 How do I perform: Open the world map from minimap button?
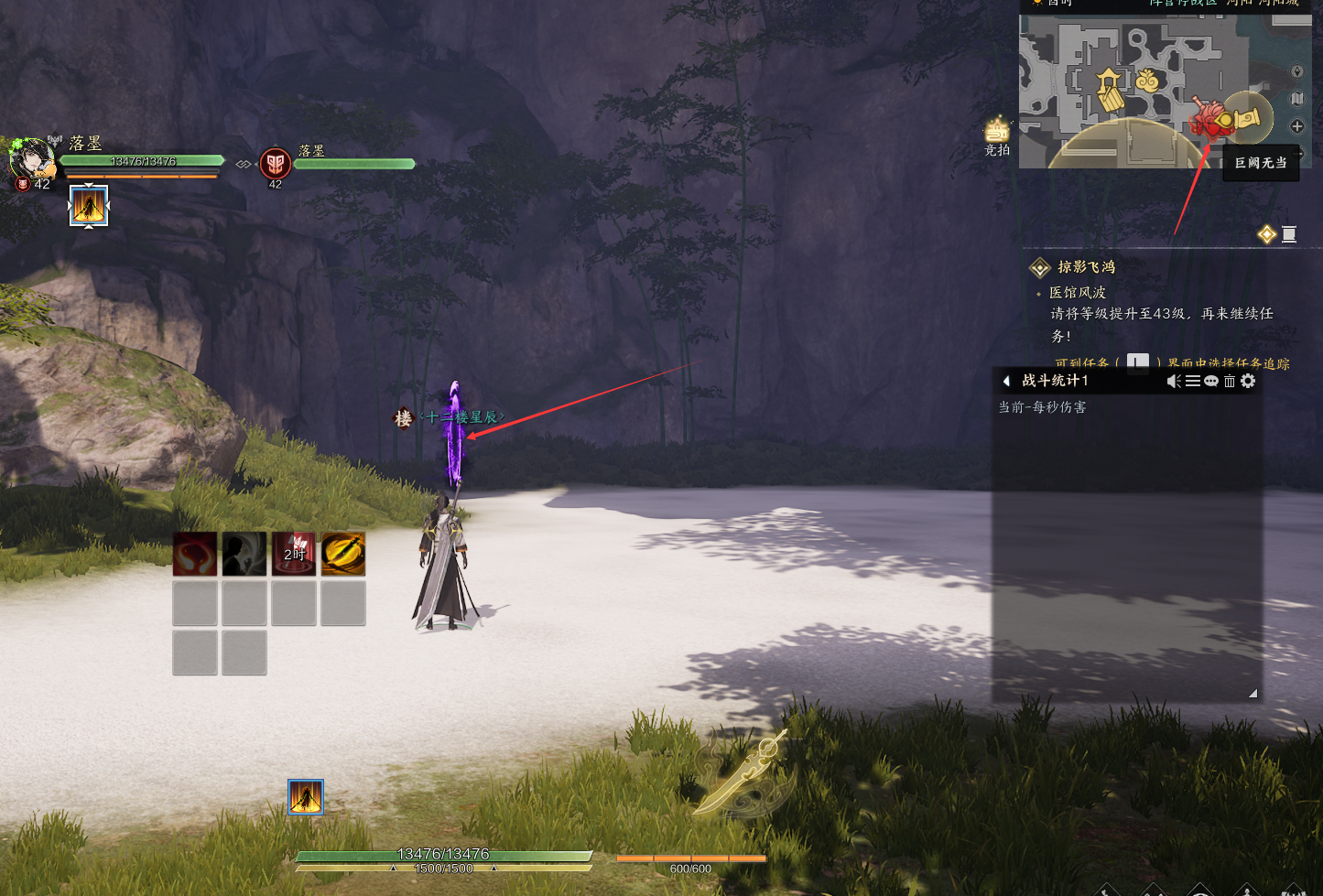point(1296,99)
